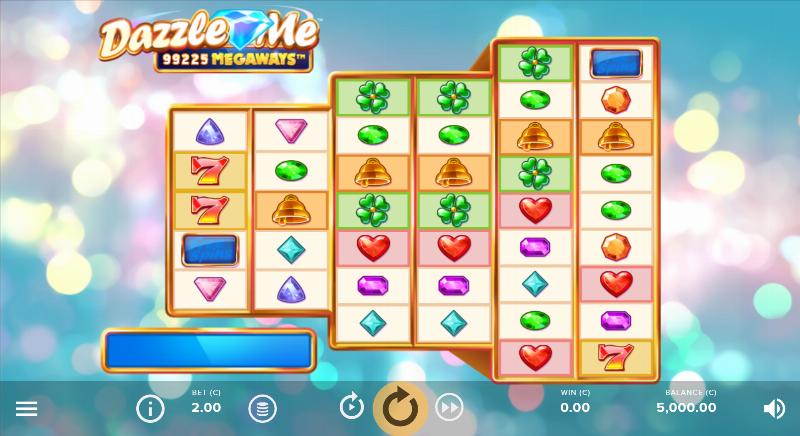Open the hamburger menu

click(x=27, y=408)
